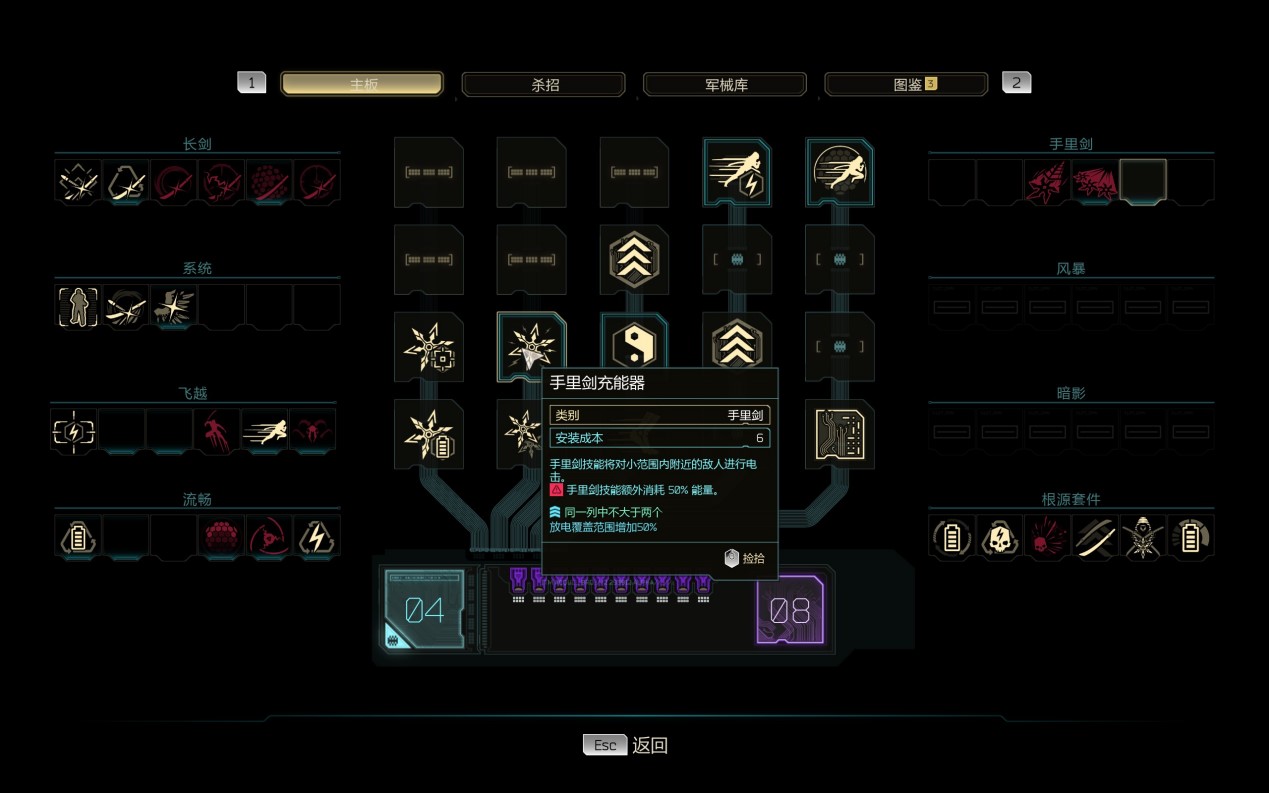Select the 手里剑充能器 shuriken chip on the motherboard
Viewport: 1269px width, 793px height.
[530, 346]
